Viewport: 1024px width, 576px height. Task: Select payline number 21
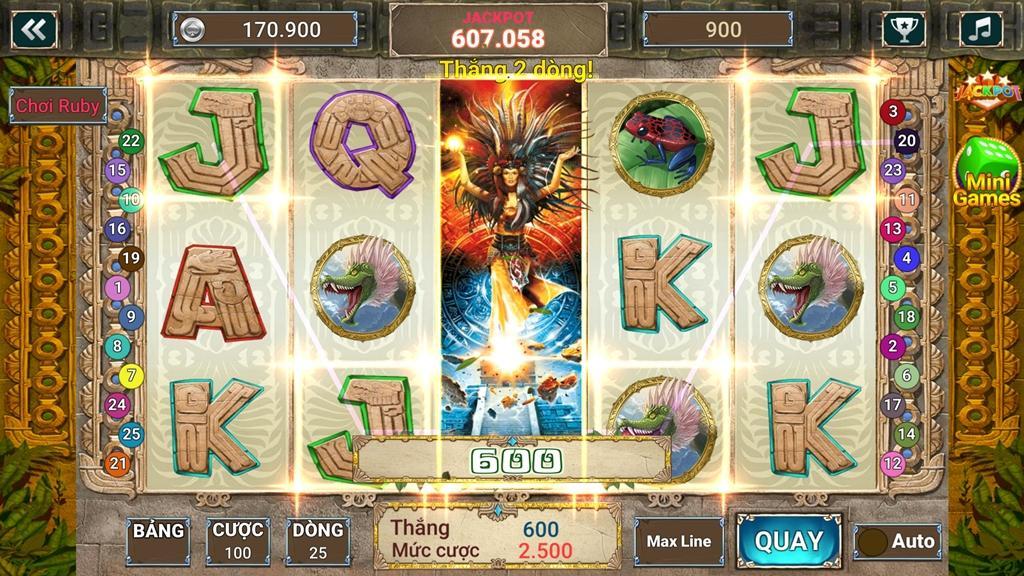click(x=118, y=463)
